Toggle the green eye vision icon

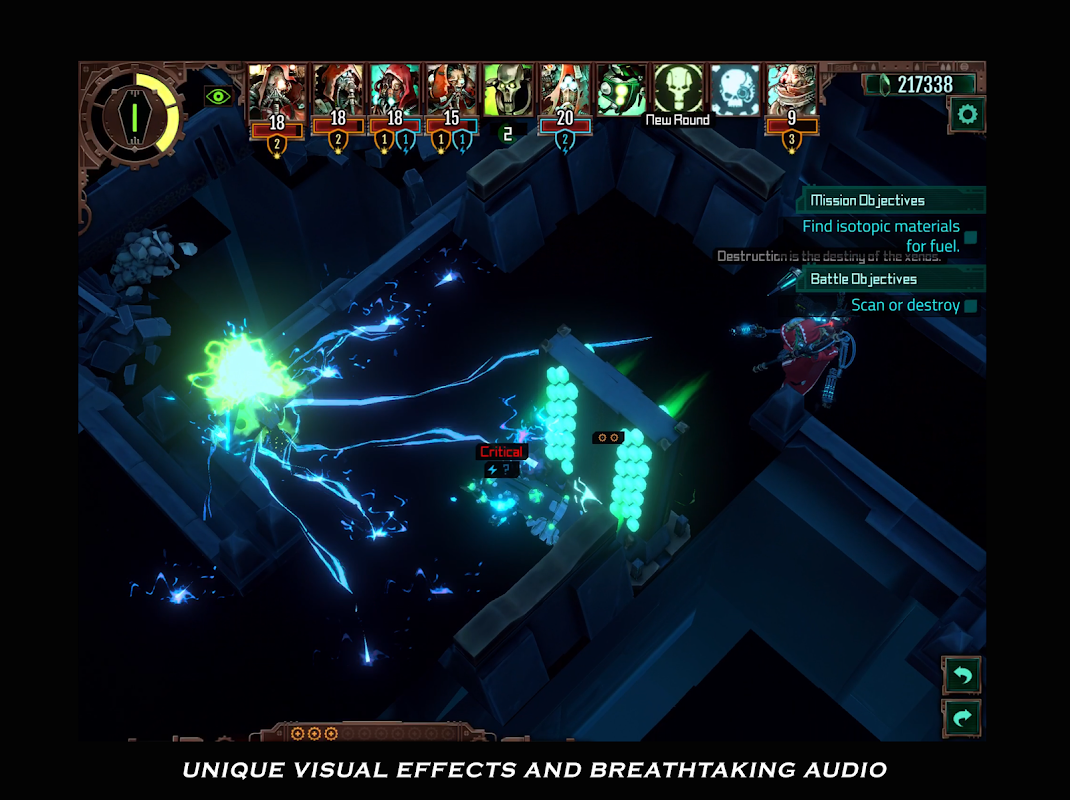coord(218,96)
